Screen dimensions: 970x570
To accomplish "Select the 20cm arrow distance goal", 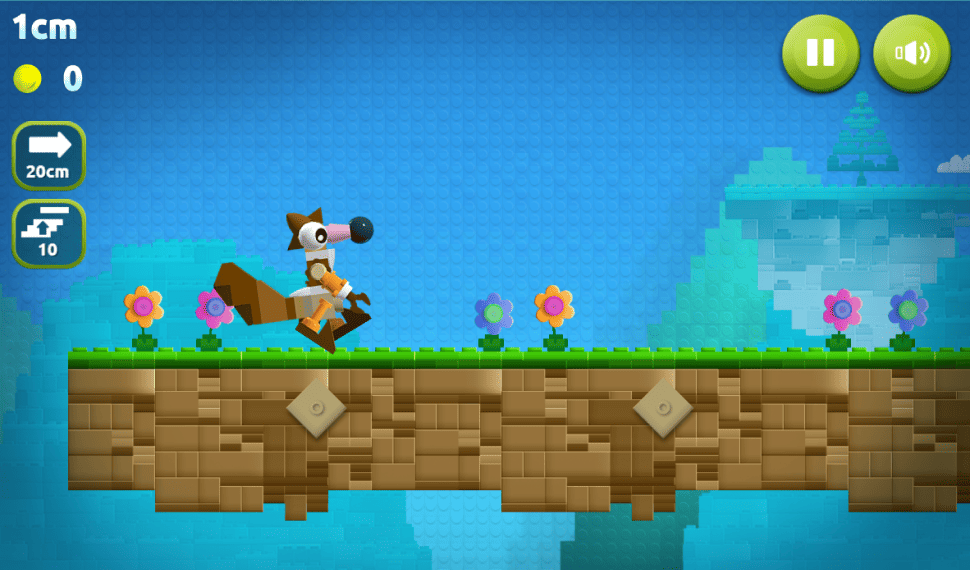I will (x=48, y=155).
